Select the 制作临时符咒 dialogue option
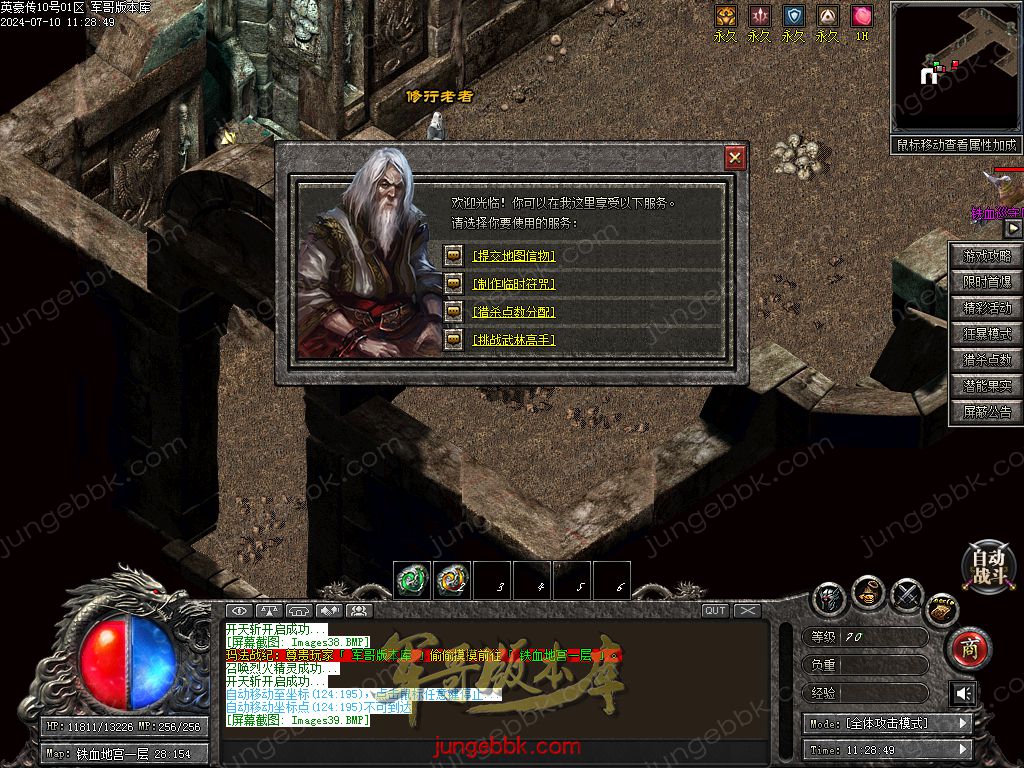Screen dimensions: 1024x768 [x=514, y=284]
